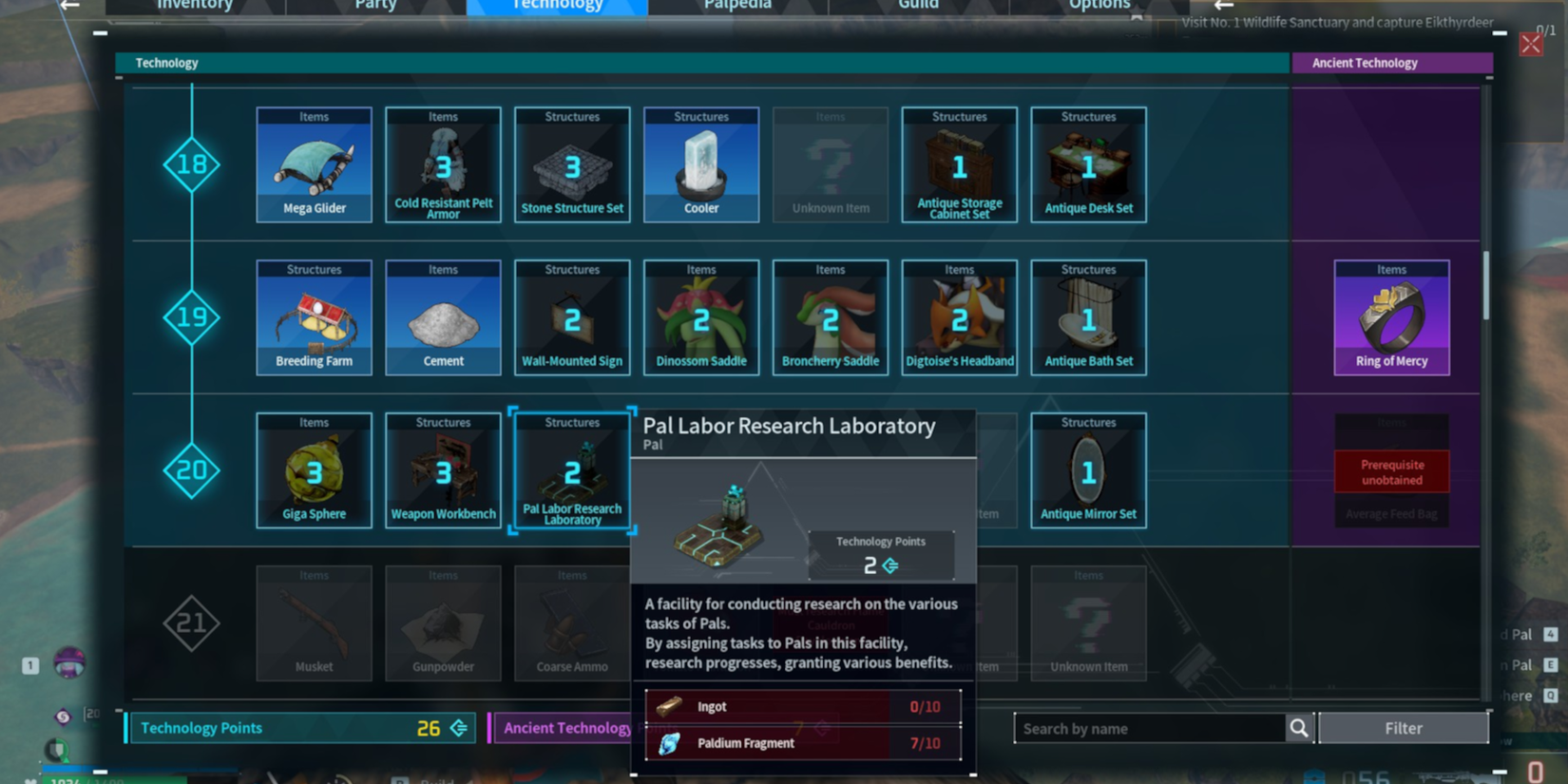Unlock the Antique Mirror Set
The image size is (1568, 784).
[x=1088, y=470]
